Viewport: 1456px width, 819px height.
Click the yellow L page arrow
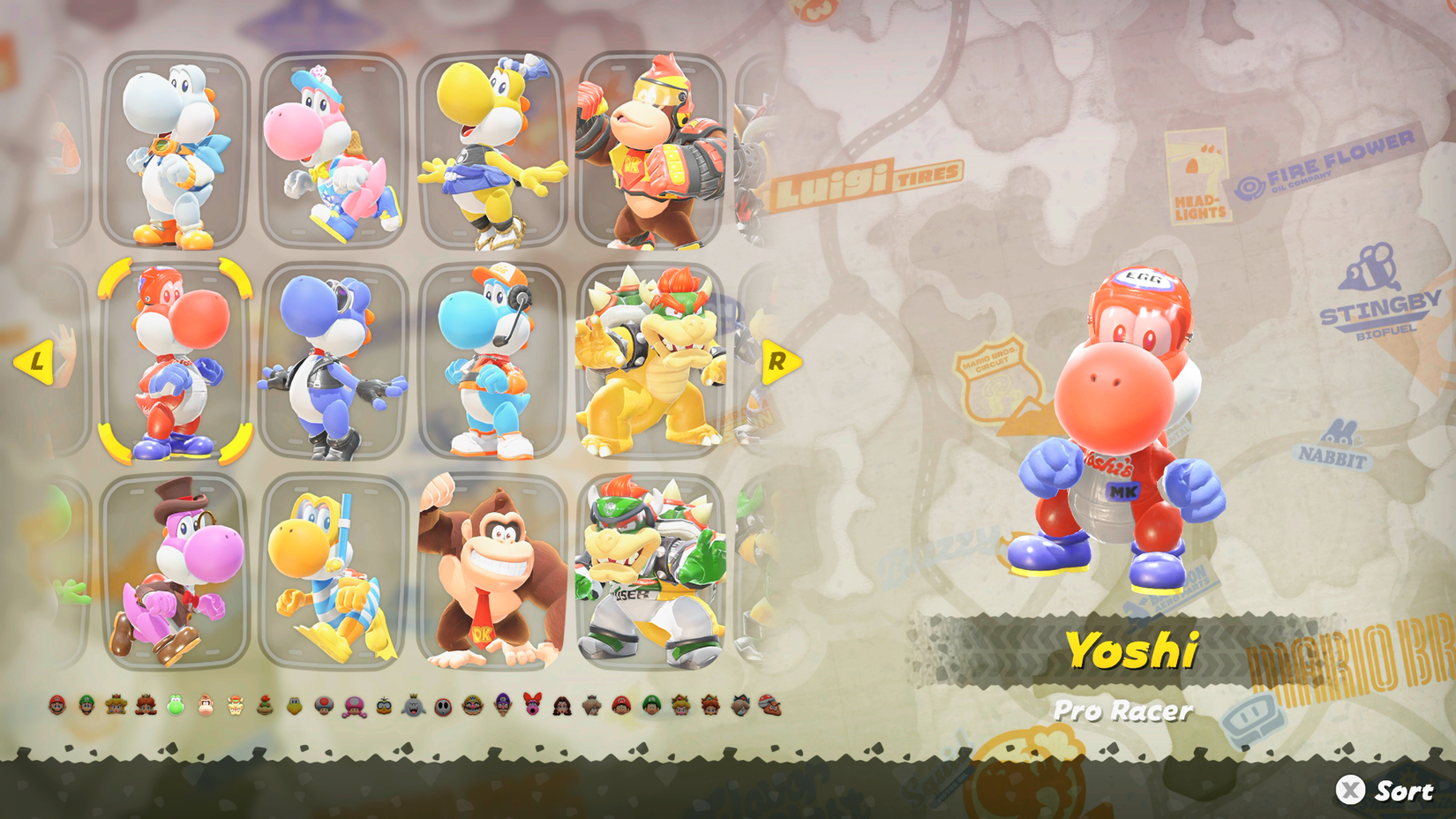pos(37,362)
